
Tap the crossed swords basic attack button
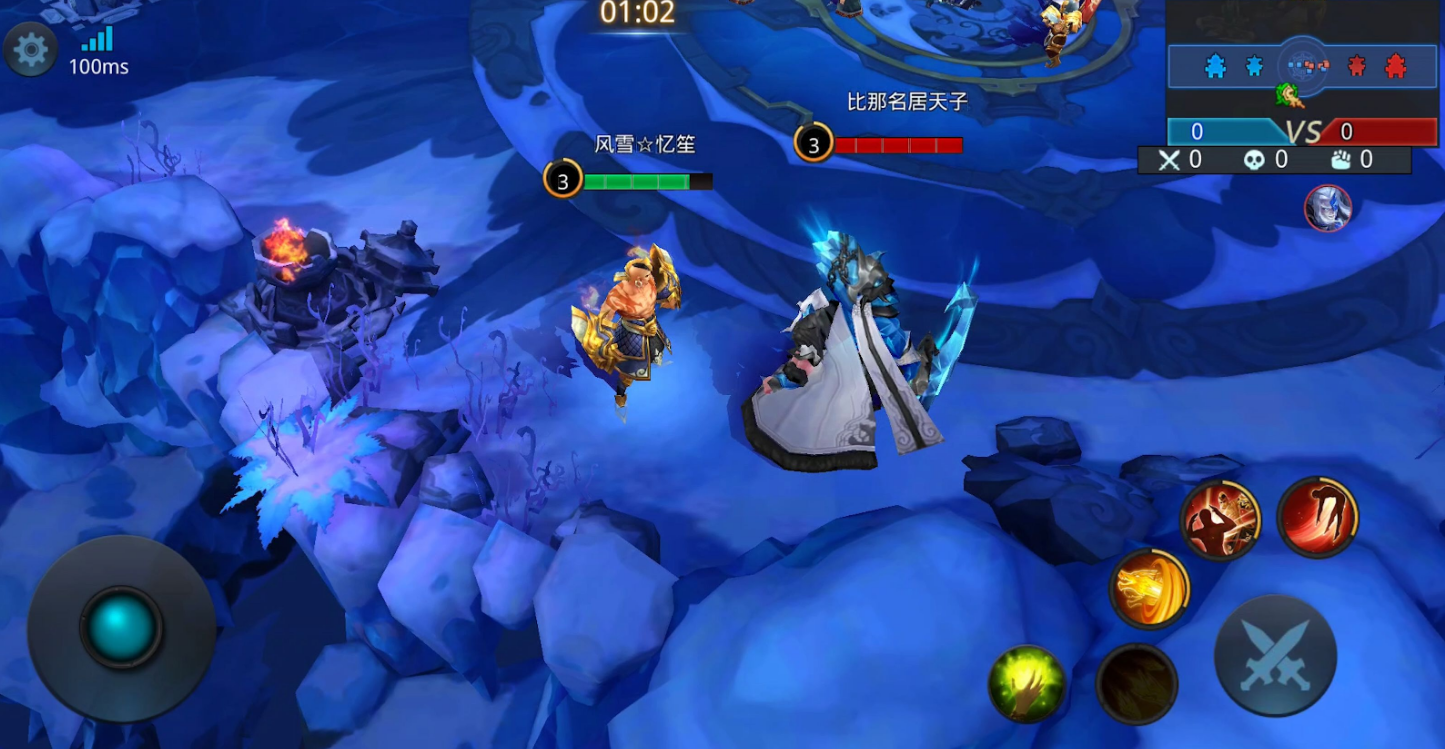click(x=1275, y=655)
